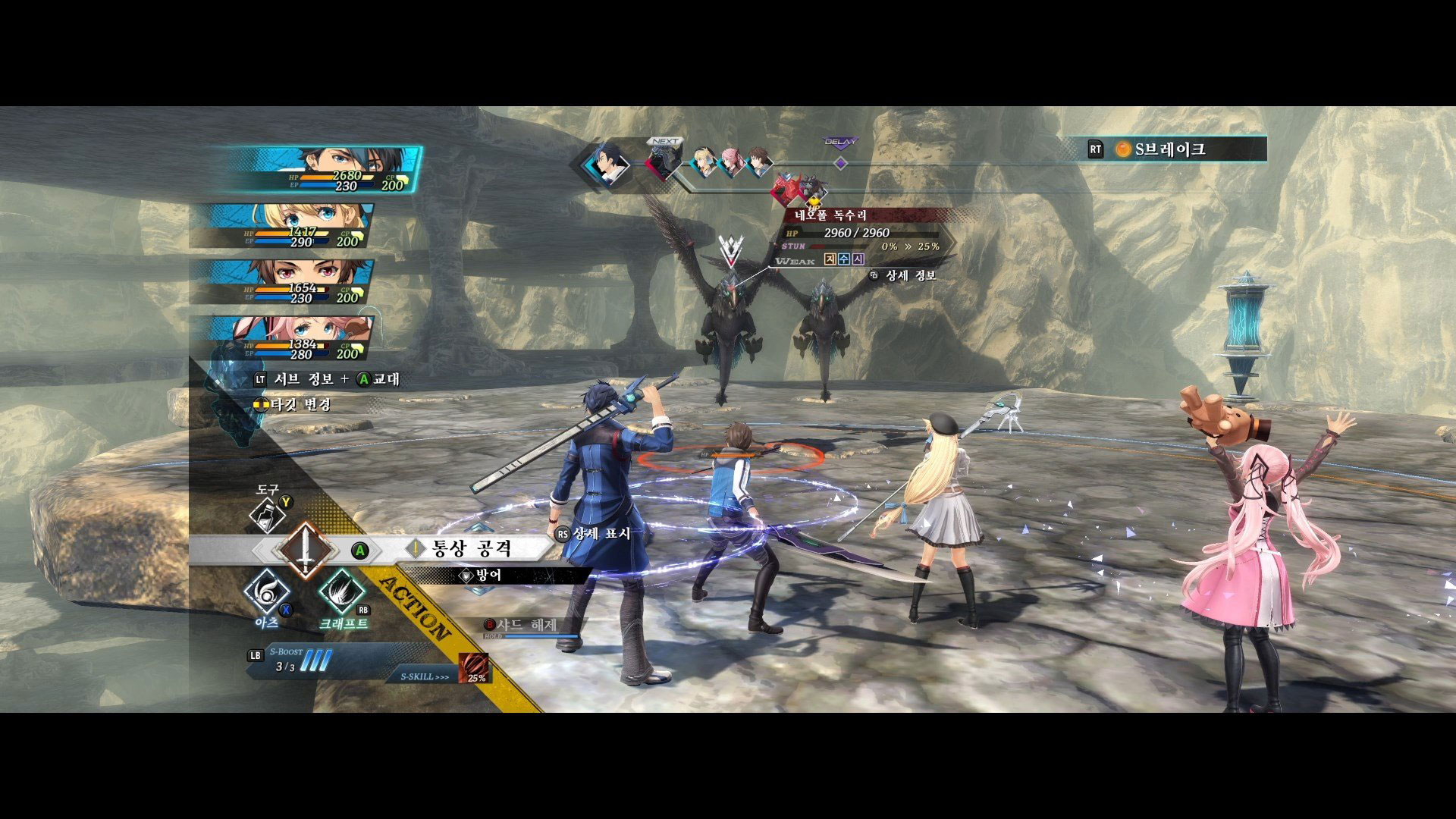Select the black-haired leader's party portrait
Screen dimensions: 1456x819
coord(326,170)
